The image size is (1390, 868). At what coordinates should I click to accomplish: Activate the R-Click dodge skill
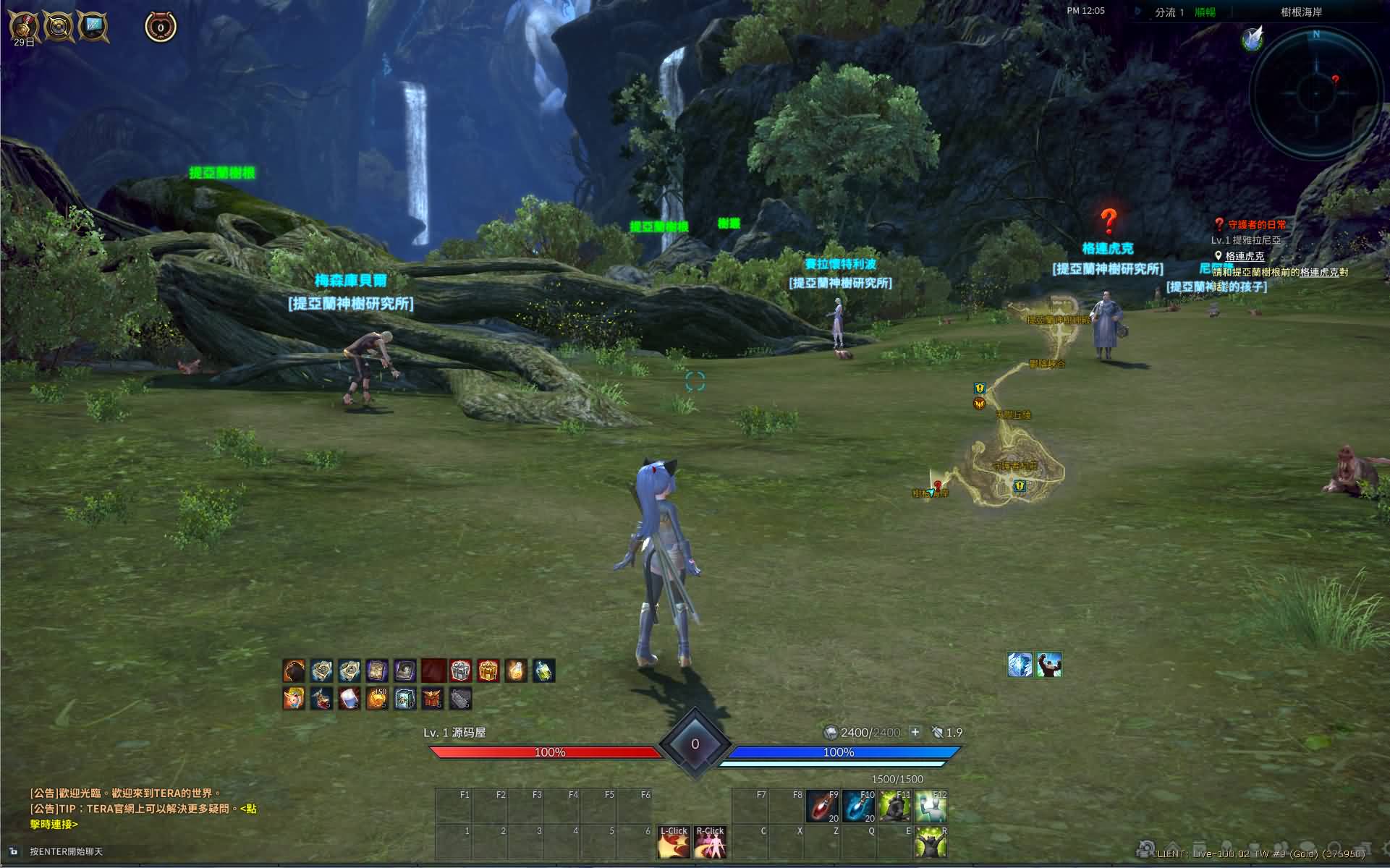coord(710,842)
